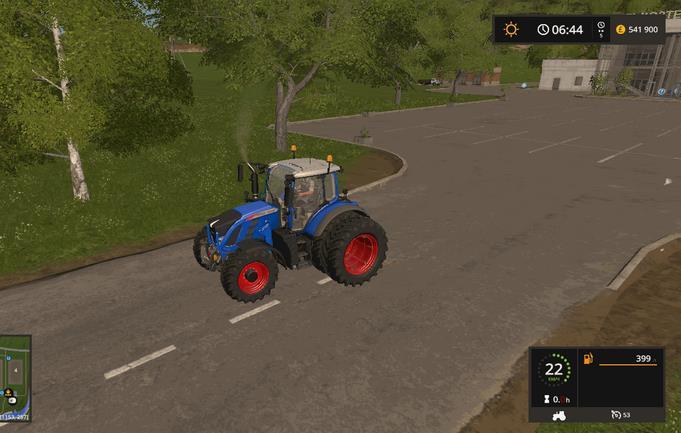Viewport: 681px width, 433px height.
Task: Click the tractor icon in vehicle panel
Action: tap(561, 414)
